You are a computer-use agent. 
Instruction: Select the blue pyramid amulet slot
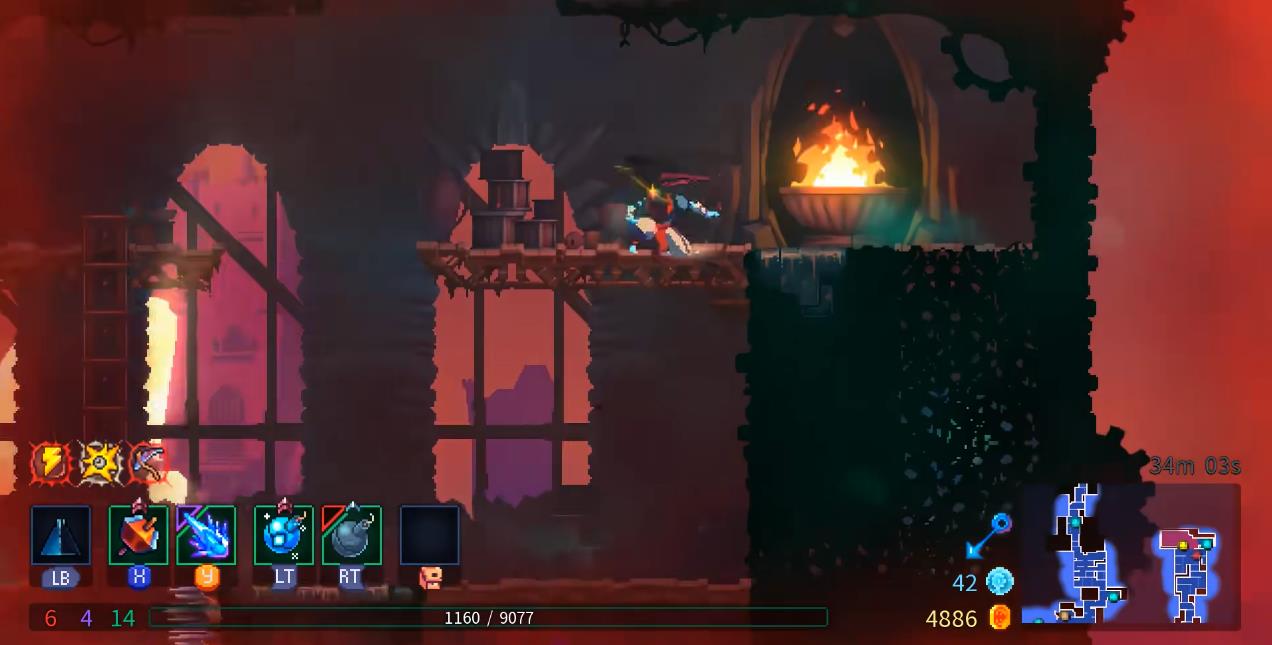coord(61,535)
